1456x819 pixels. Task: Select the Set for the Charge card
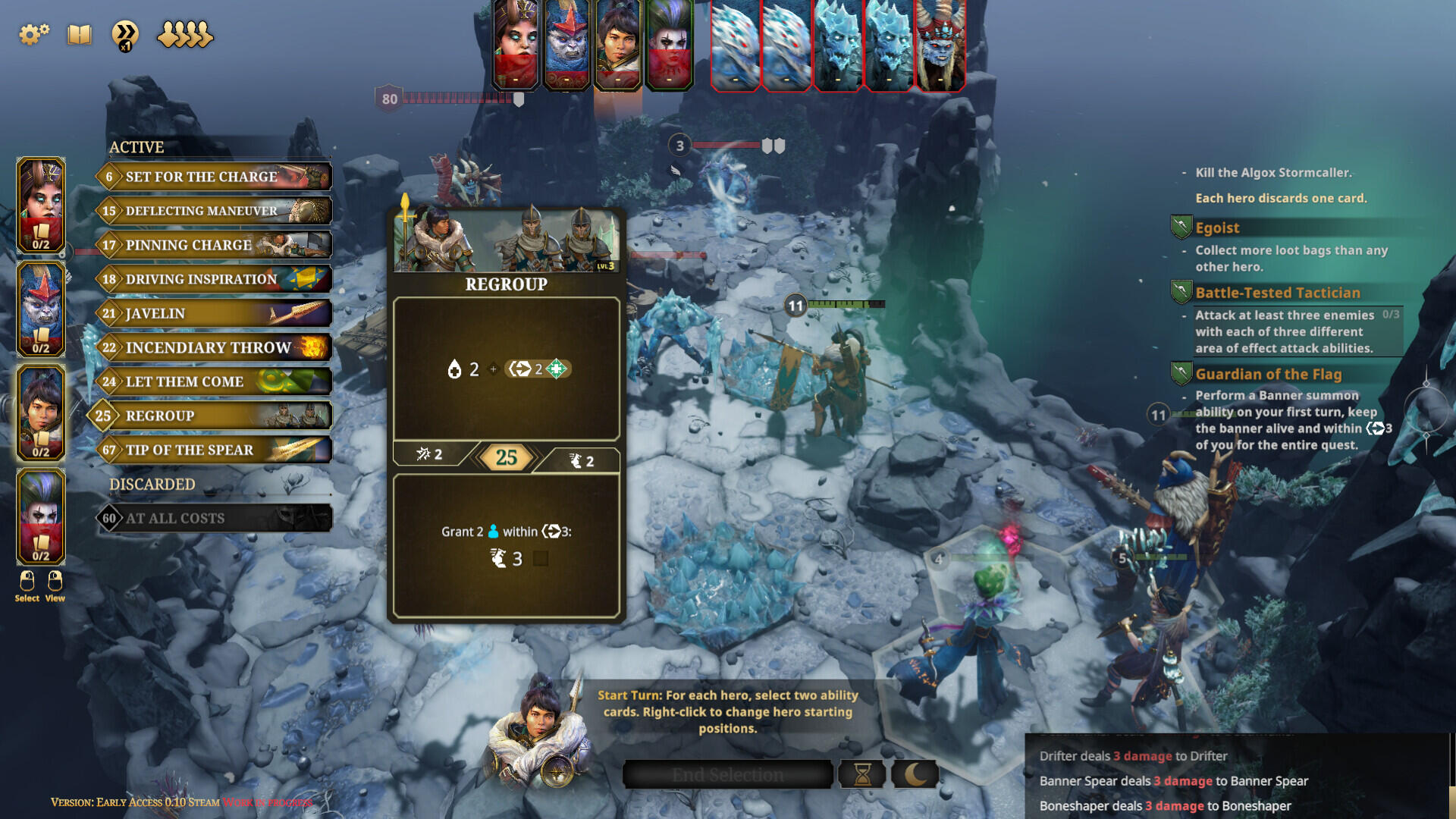pyautogui.click(x=215, y=177)
